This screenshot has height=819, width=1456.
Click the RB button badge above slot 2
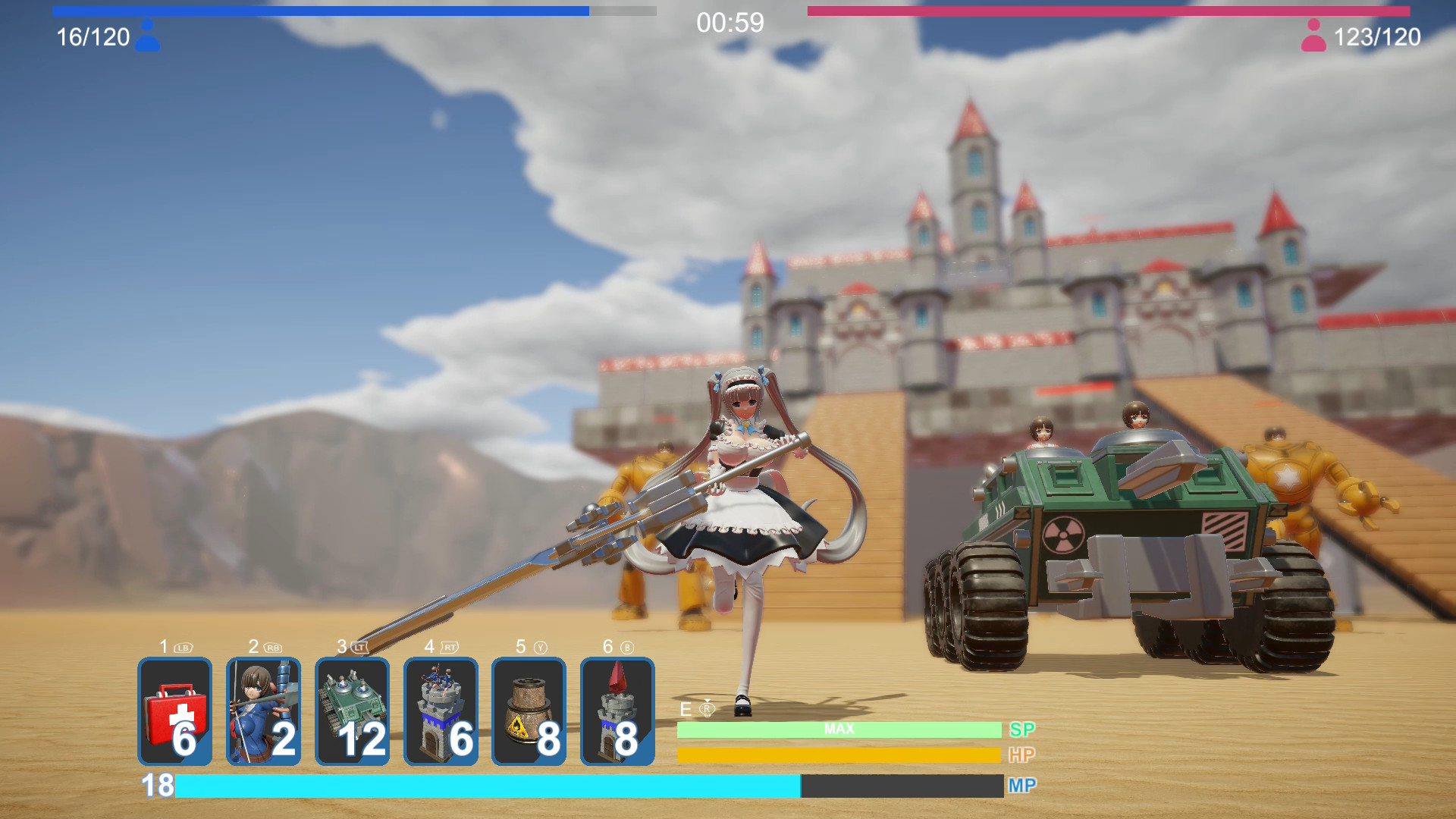[x=273, y=648]
